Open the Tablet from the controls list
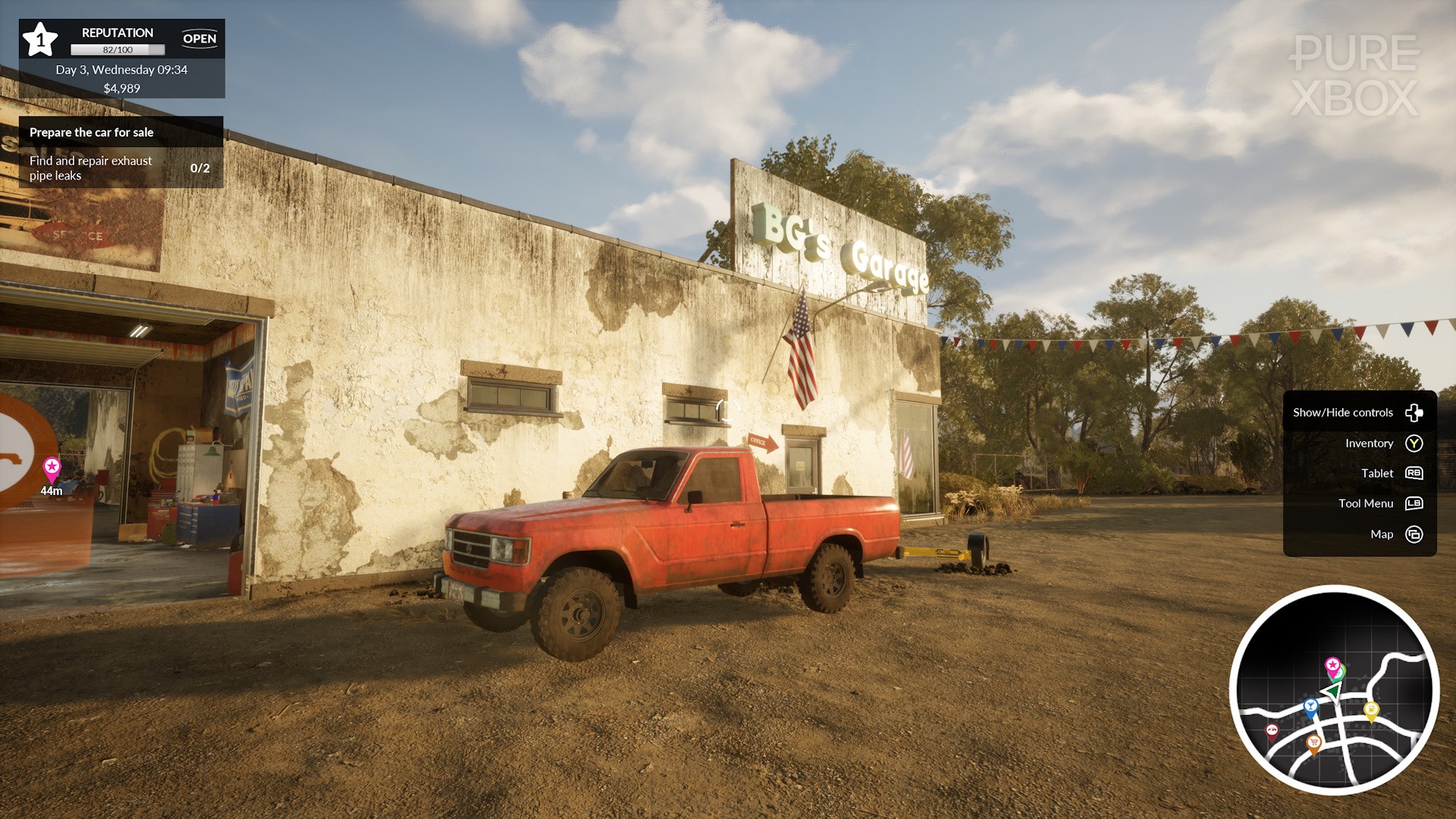This screenshot has width=1456, height=819. click(1391, 473)
